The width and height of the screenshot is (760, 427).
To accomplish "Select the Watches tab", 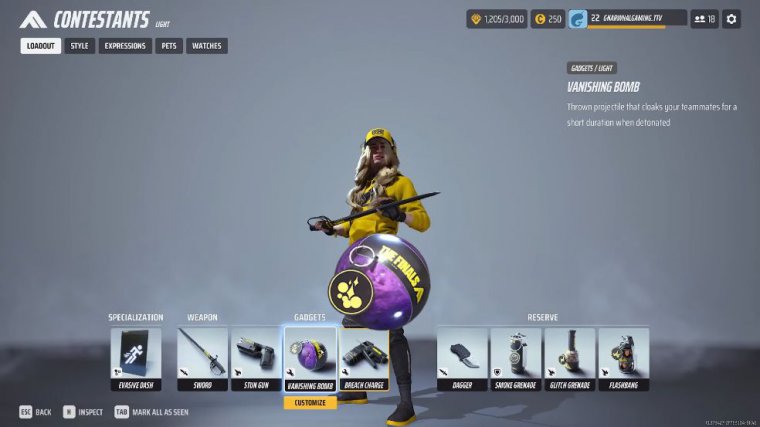I will pyautogui.click(x=206, y=46).
